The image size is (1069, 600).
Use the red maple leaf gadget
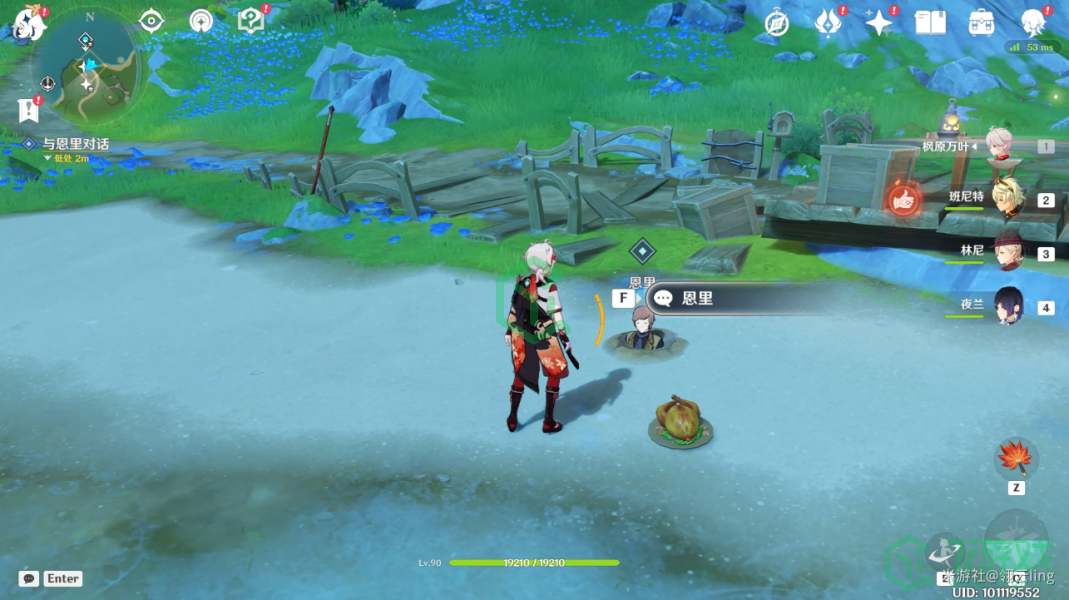pos(1015,459)
